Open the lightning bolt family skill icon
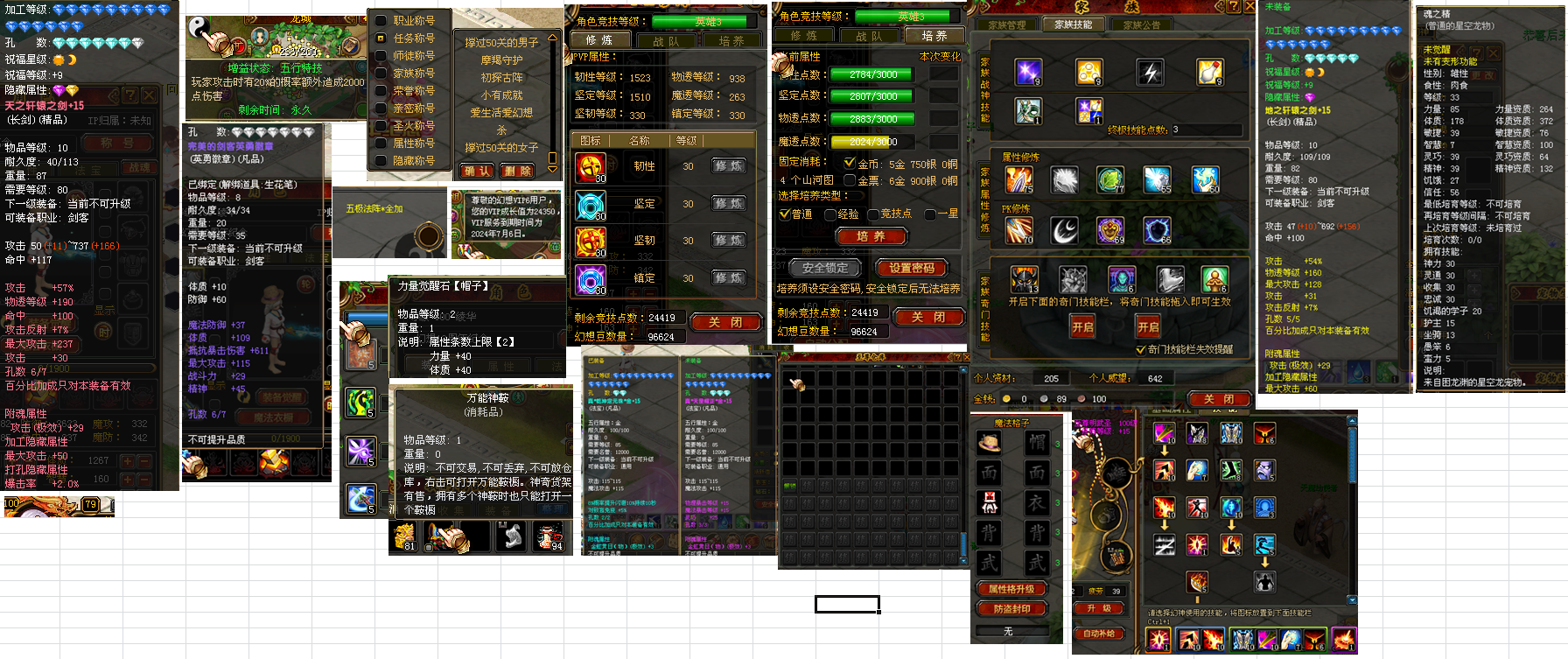This screenshot has width=1568, height=659. point(1148,73)
